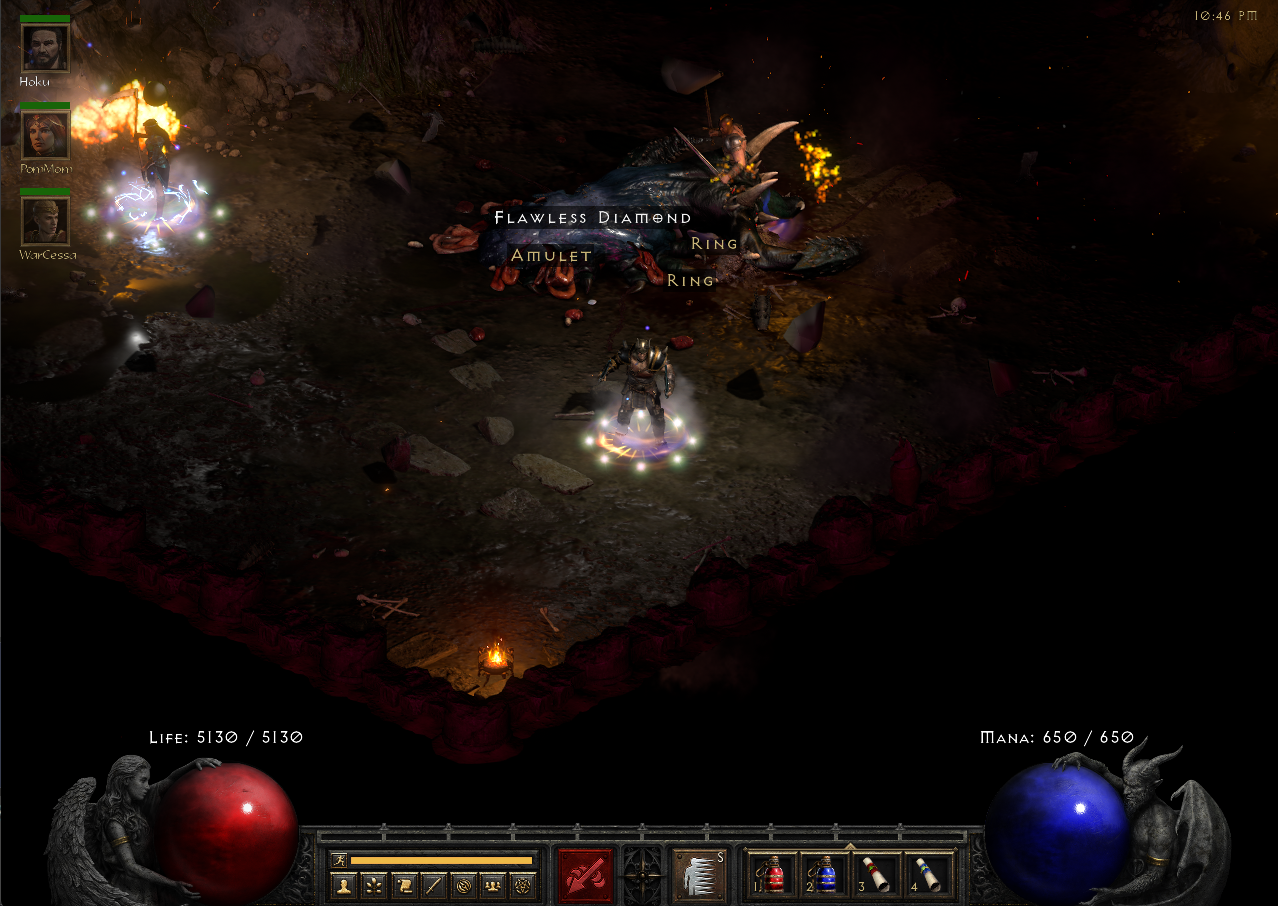
Task: Select PomMom's party portrait
Action: point(45,135)
